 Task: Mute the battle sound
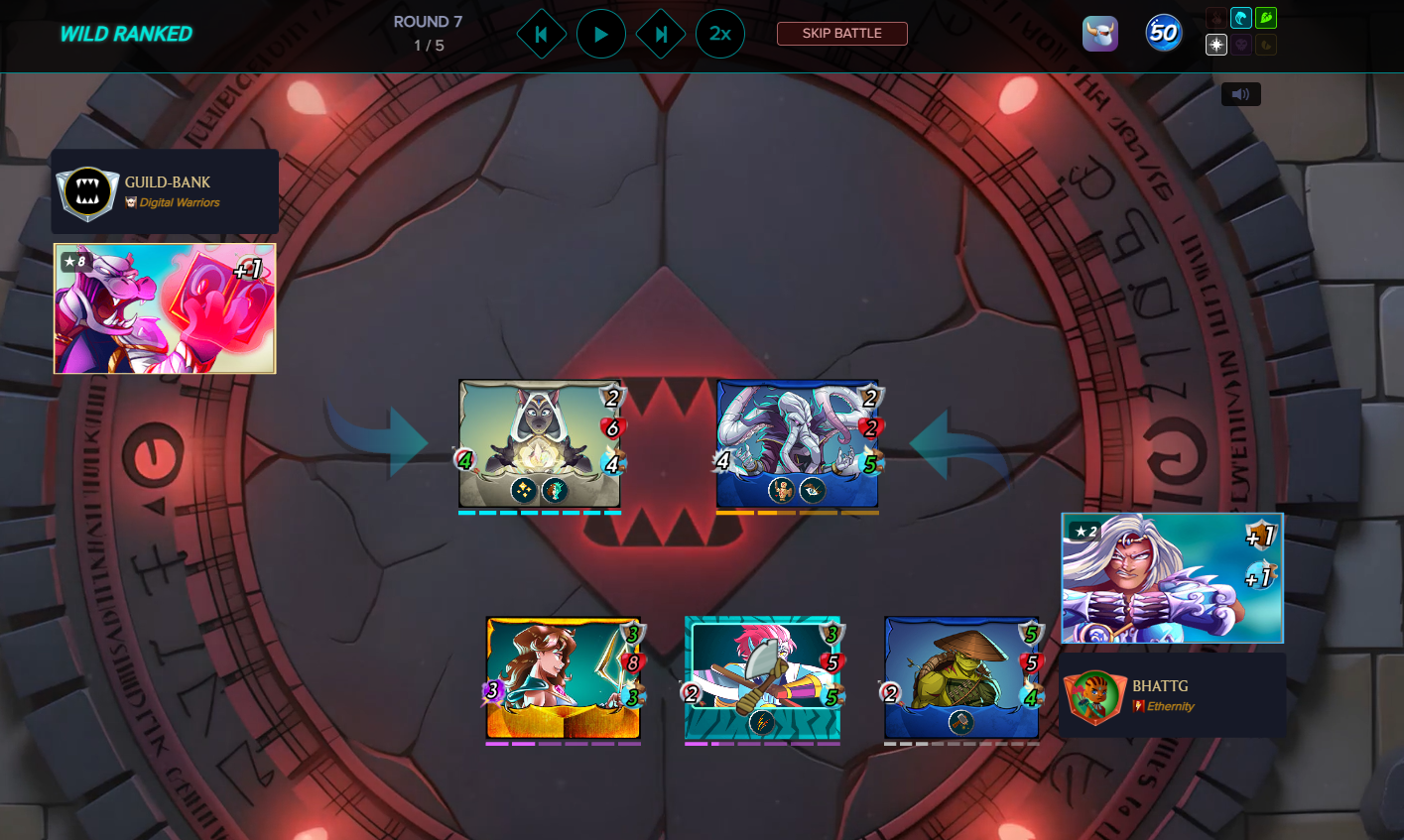click(x=1240, y=94)
